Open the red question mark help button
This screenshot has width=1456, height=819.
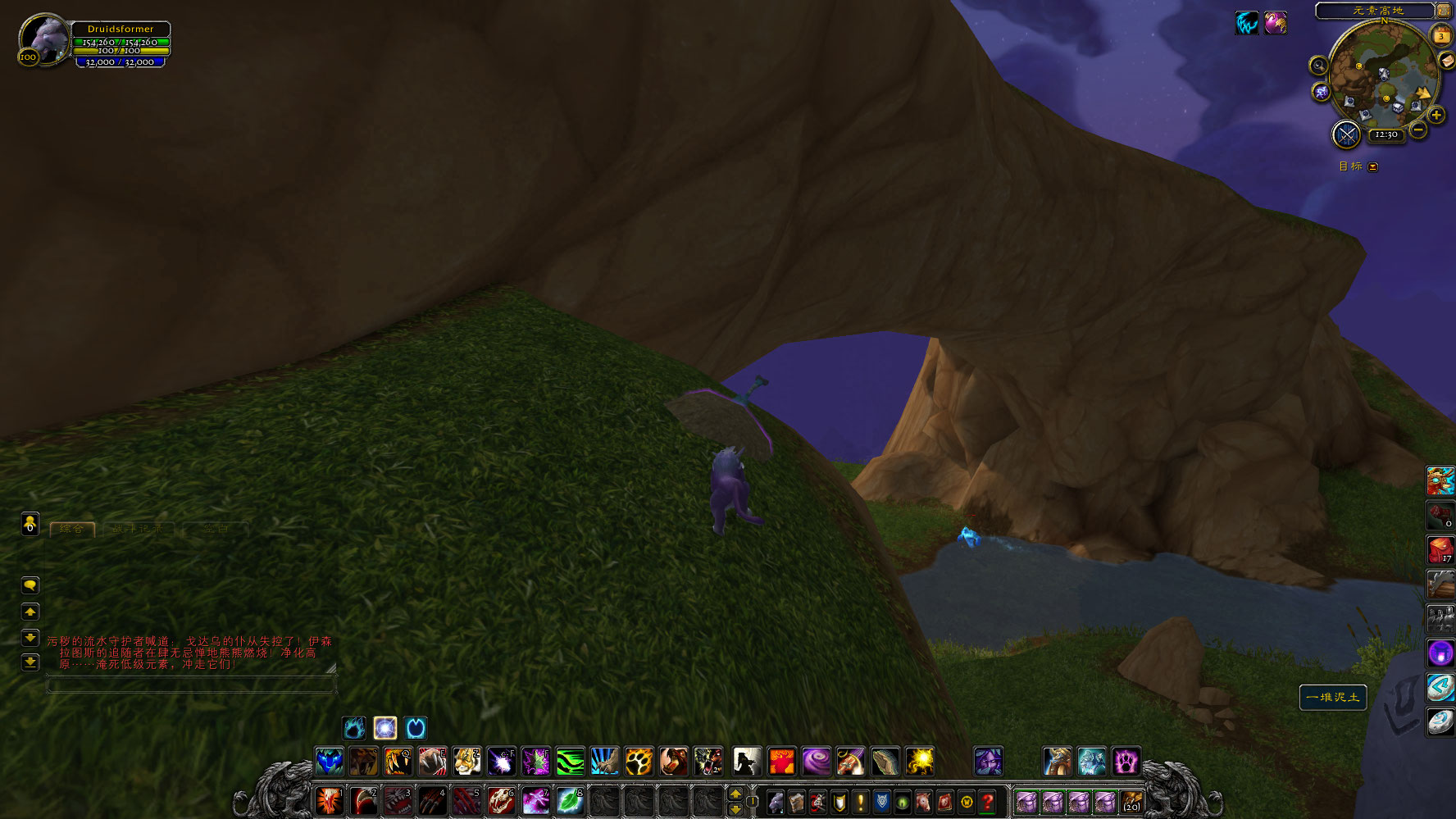(988, 802)
